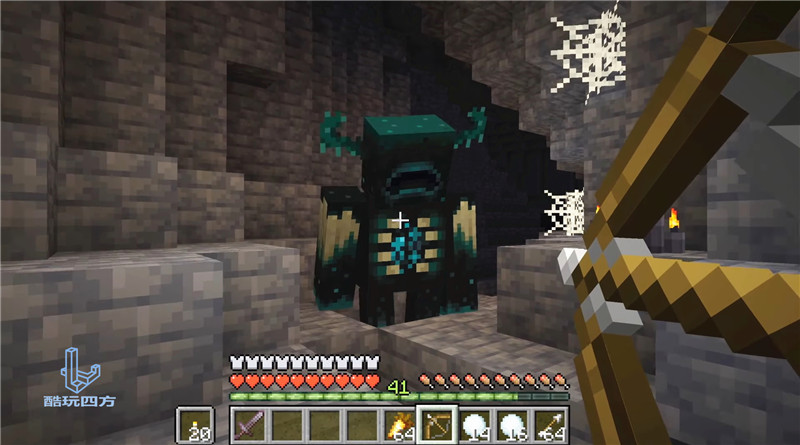Select the snowball stack of 14

click(475, 425)
